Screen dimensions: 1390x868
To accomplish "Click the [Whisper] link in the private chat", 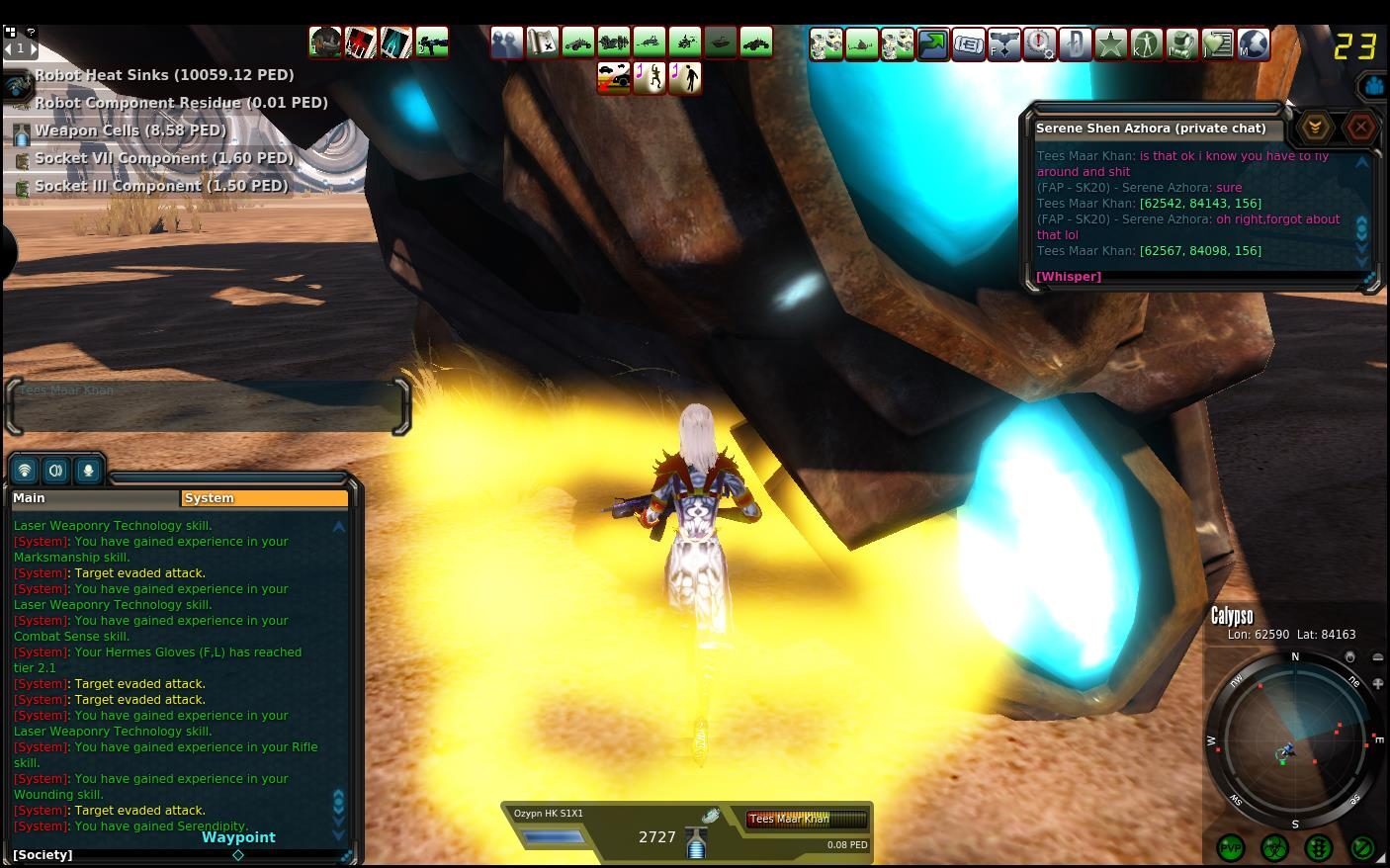I will [x=1068, y=276].
